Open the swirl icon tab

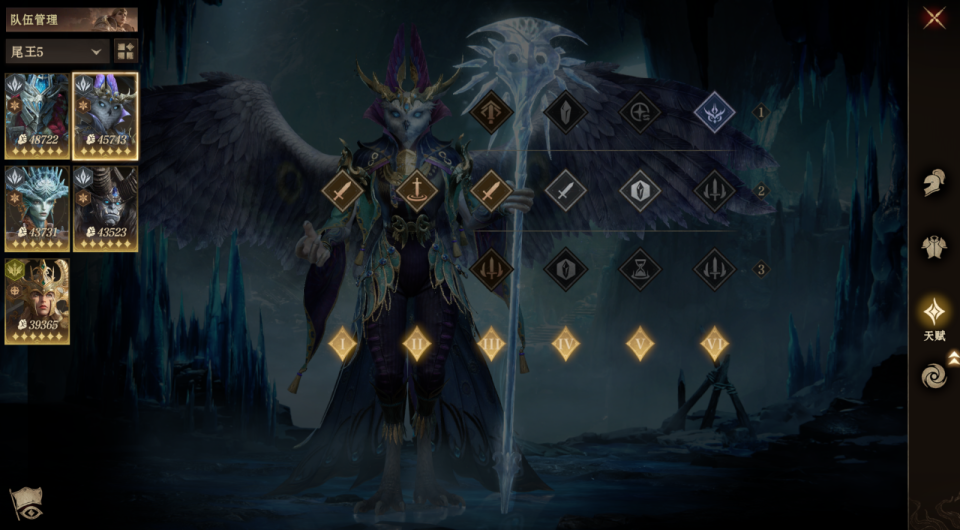click(x=934, y=376)
